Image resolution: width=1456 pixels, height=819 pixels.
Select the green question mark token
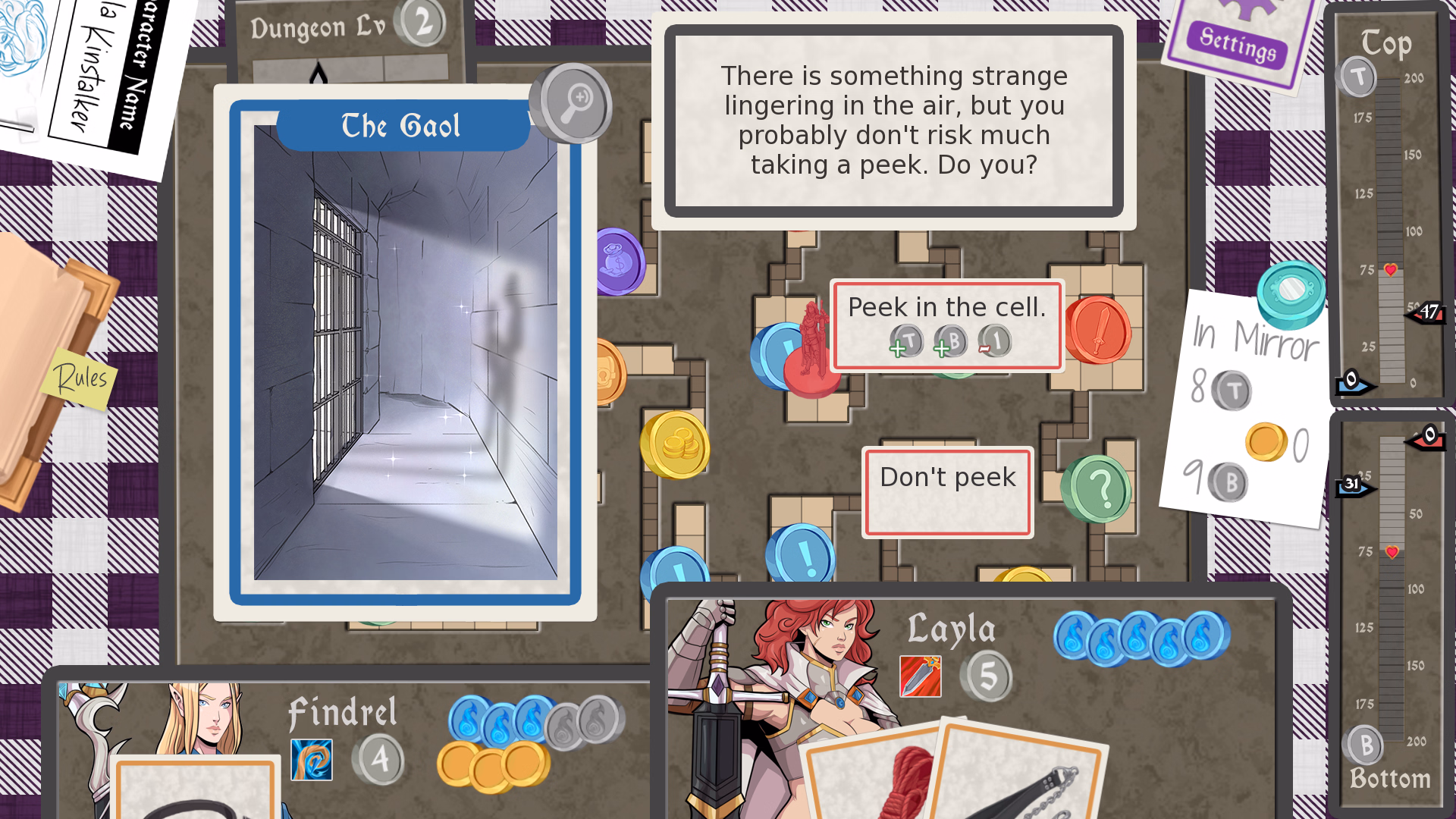click(1097, 489)
